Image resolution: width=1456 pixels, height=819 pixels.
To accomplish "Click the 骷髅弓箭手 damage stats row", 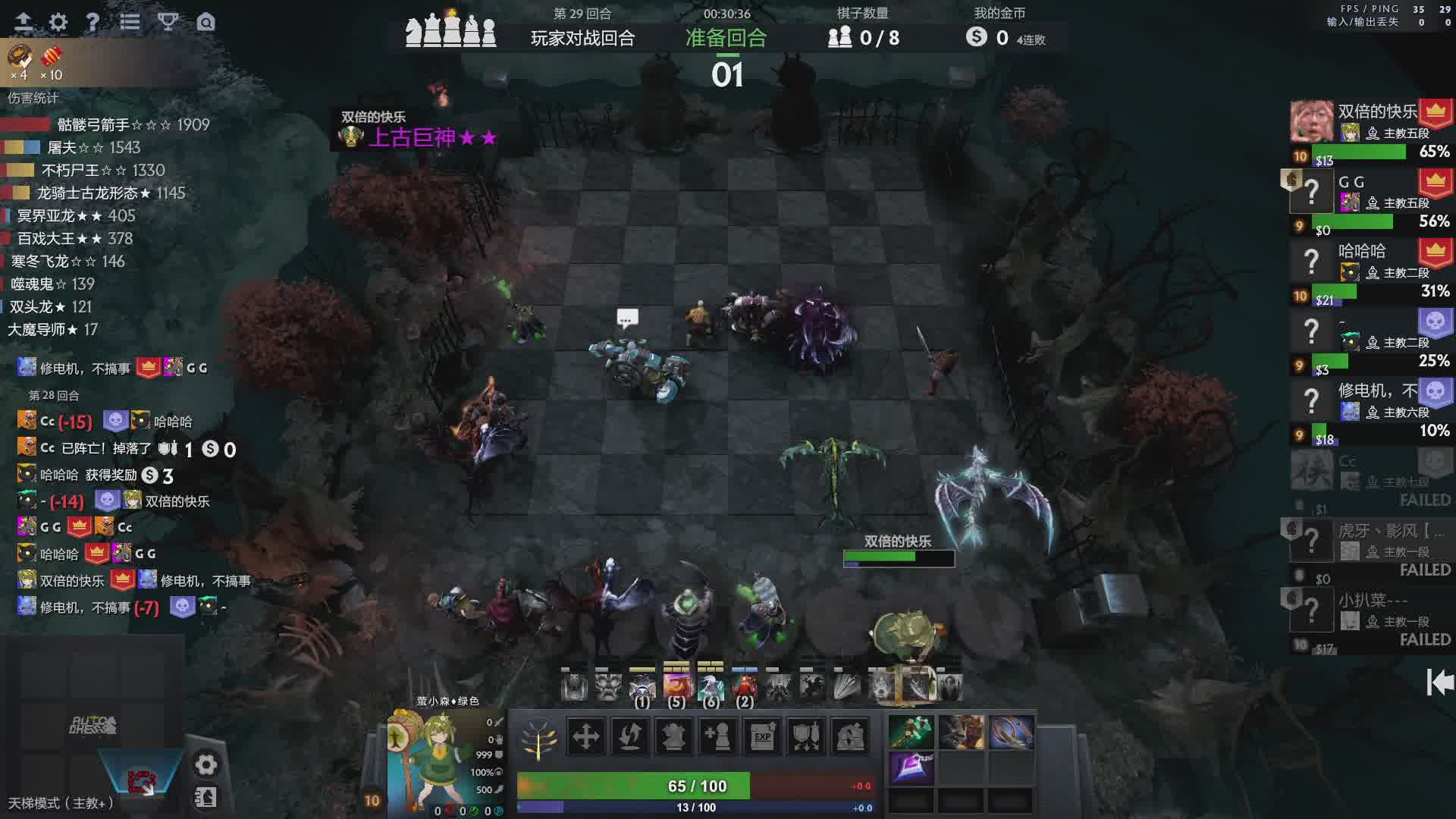I will tap(106, 124).
